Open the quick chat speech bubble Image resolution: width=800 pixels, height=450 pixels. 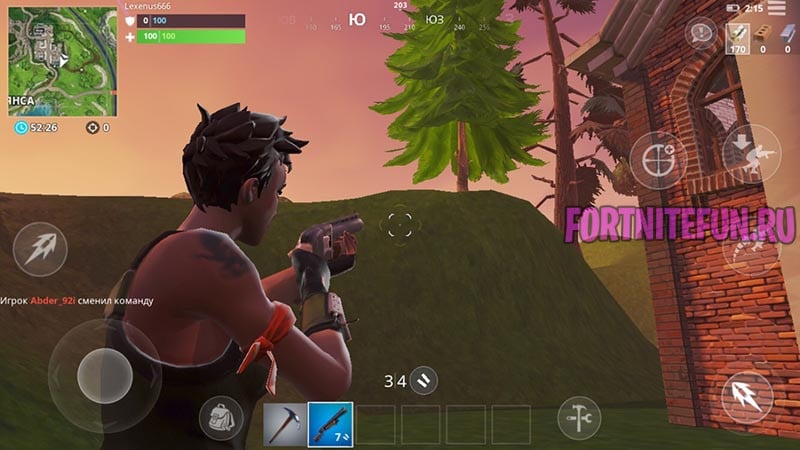tap(700, 33)
